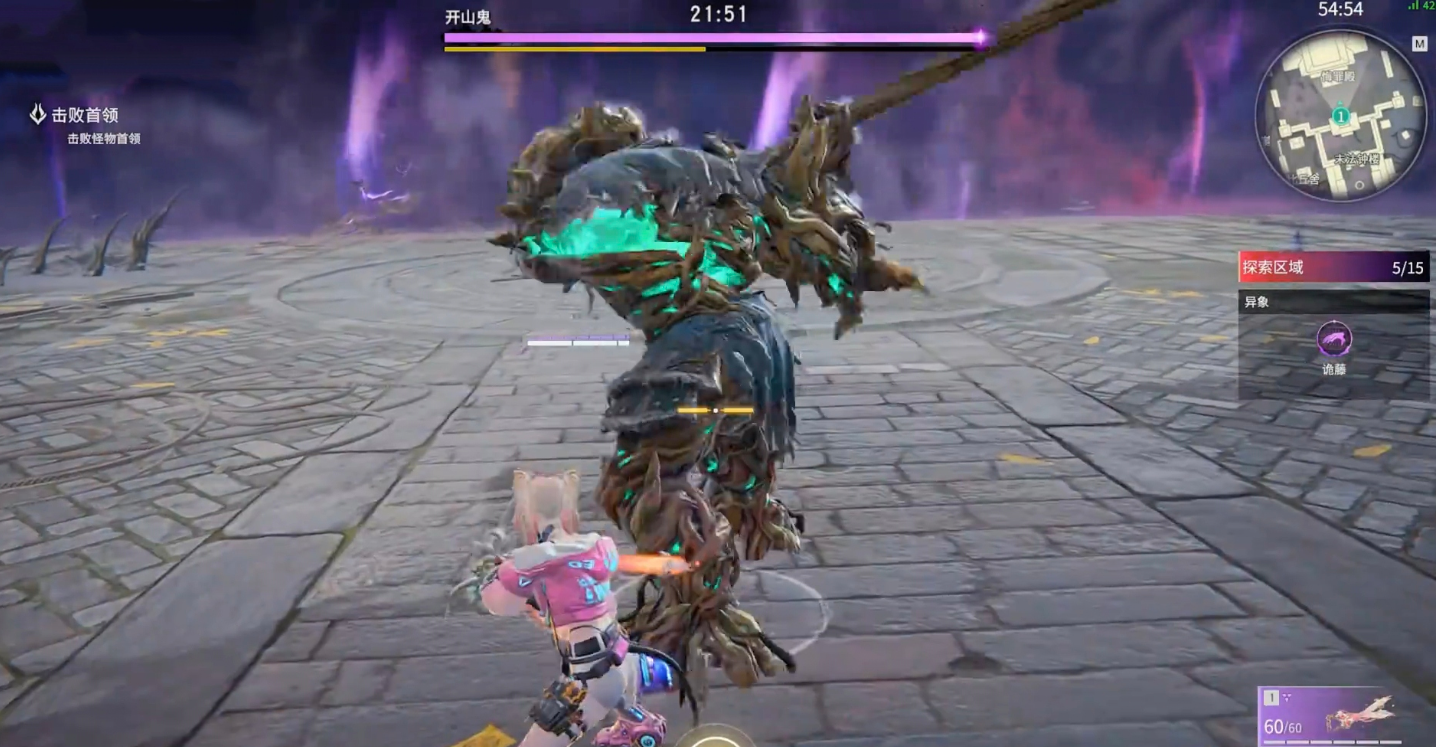Open the circular minimap

[x=1340, y=115]
